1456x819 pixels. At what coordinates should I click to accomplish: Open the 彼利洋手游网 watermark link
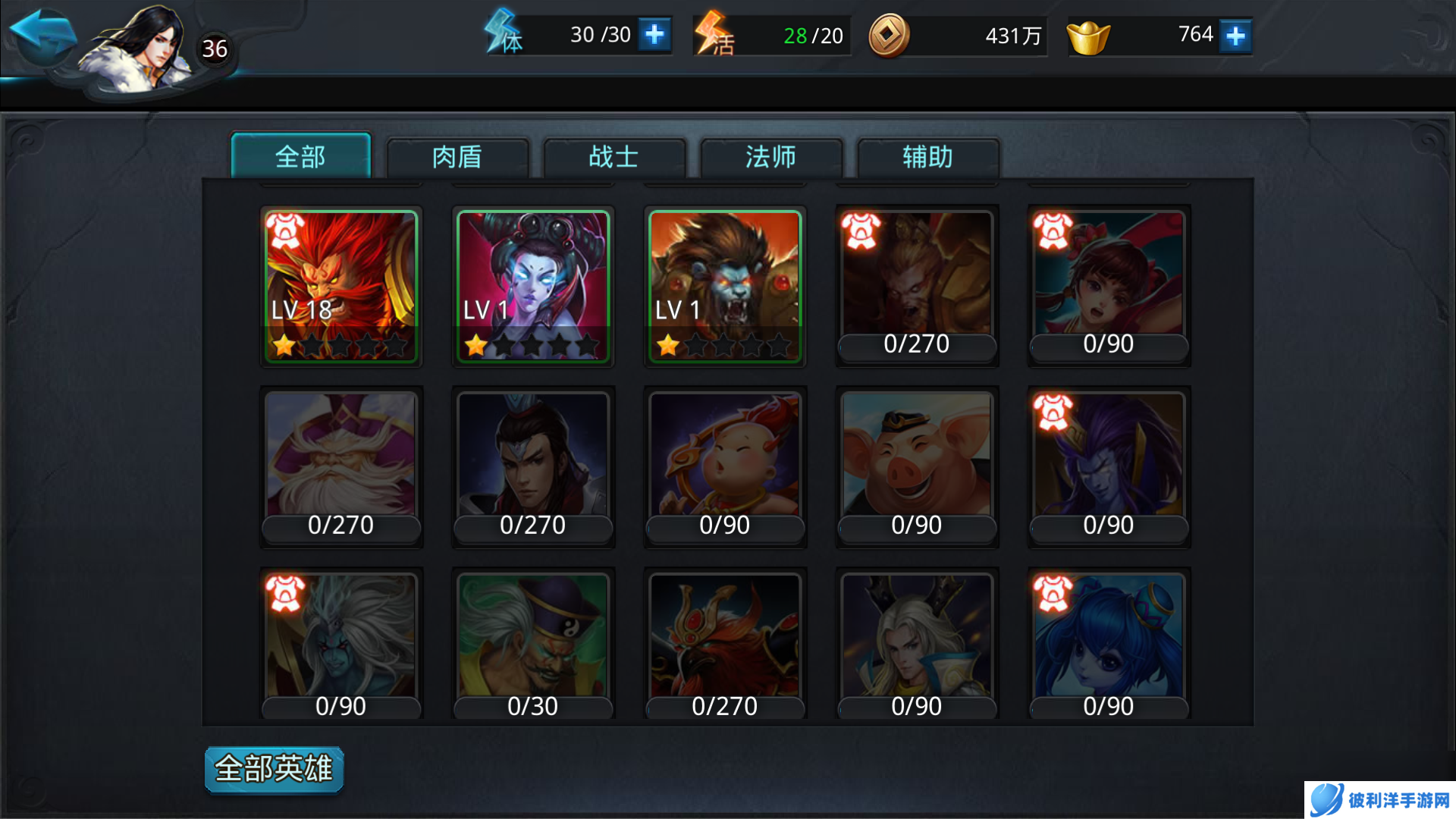1380,800
